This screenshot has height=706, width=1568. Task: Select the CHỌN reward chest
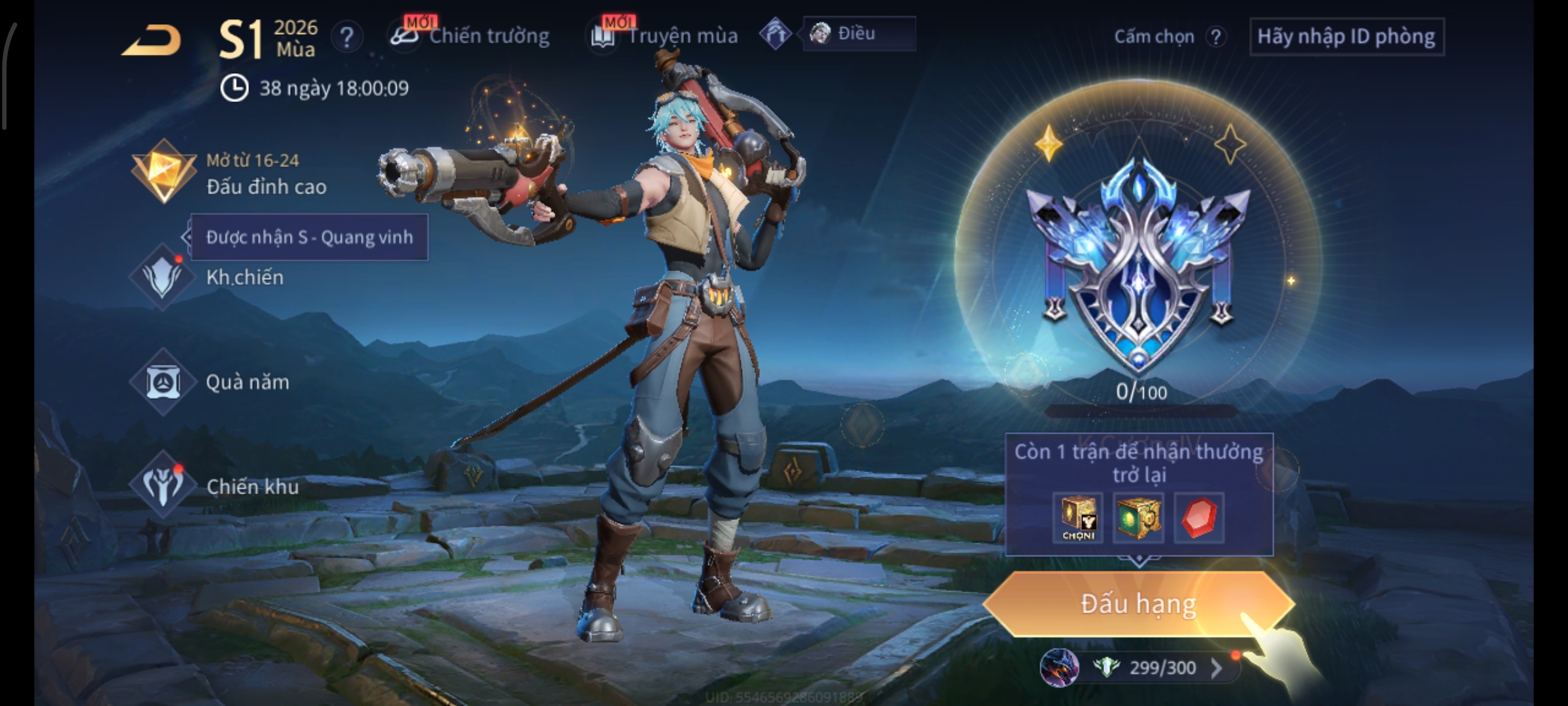click(1078, 518)
